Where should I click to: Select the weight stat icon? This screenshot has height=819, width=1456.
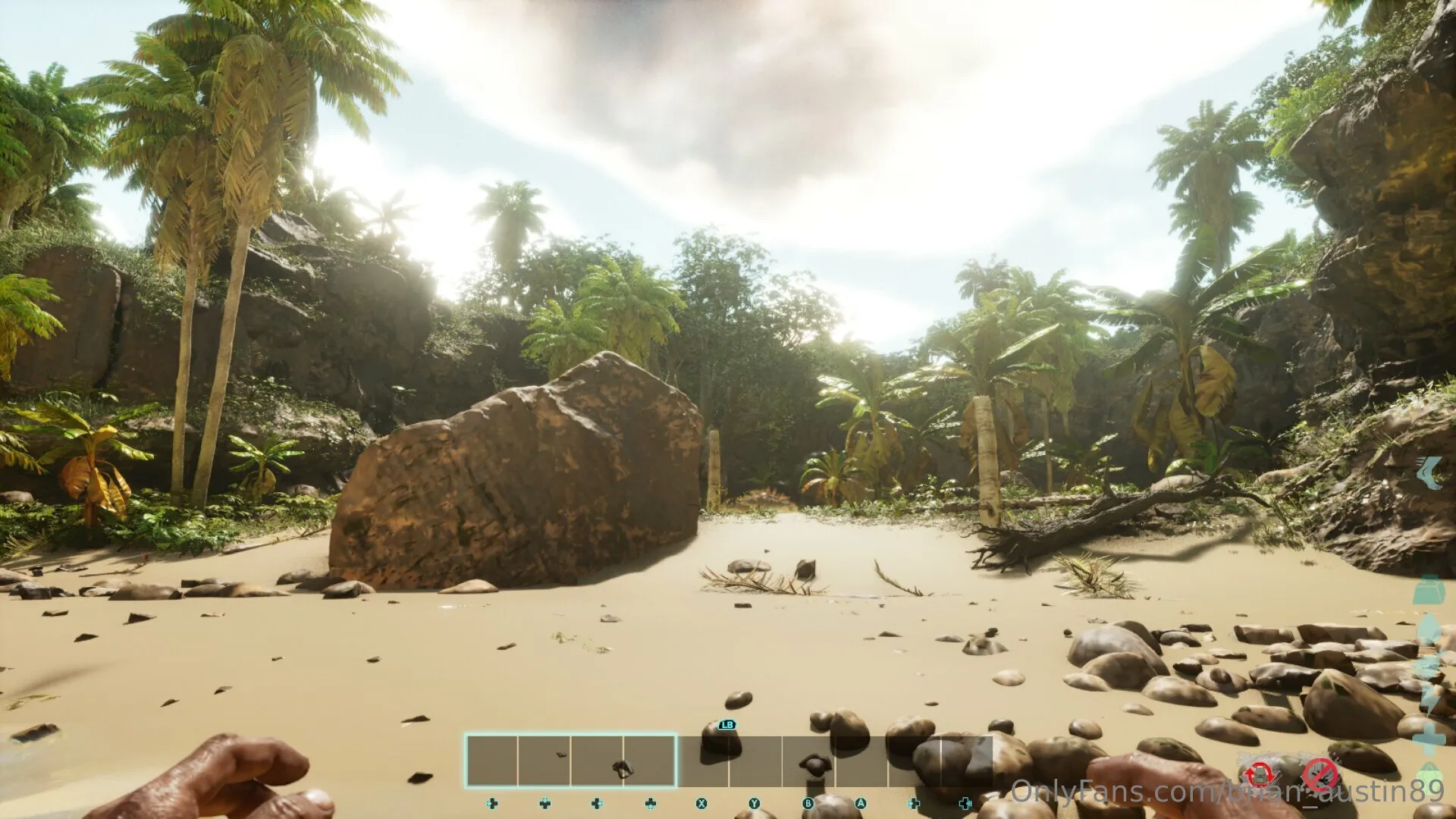pyautogui.click(x=1429, y=591)
